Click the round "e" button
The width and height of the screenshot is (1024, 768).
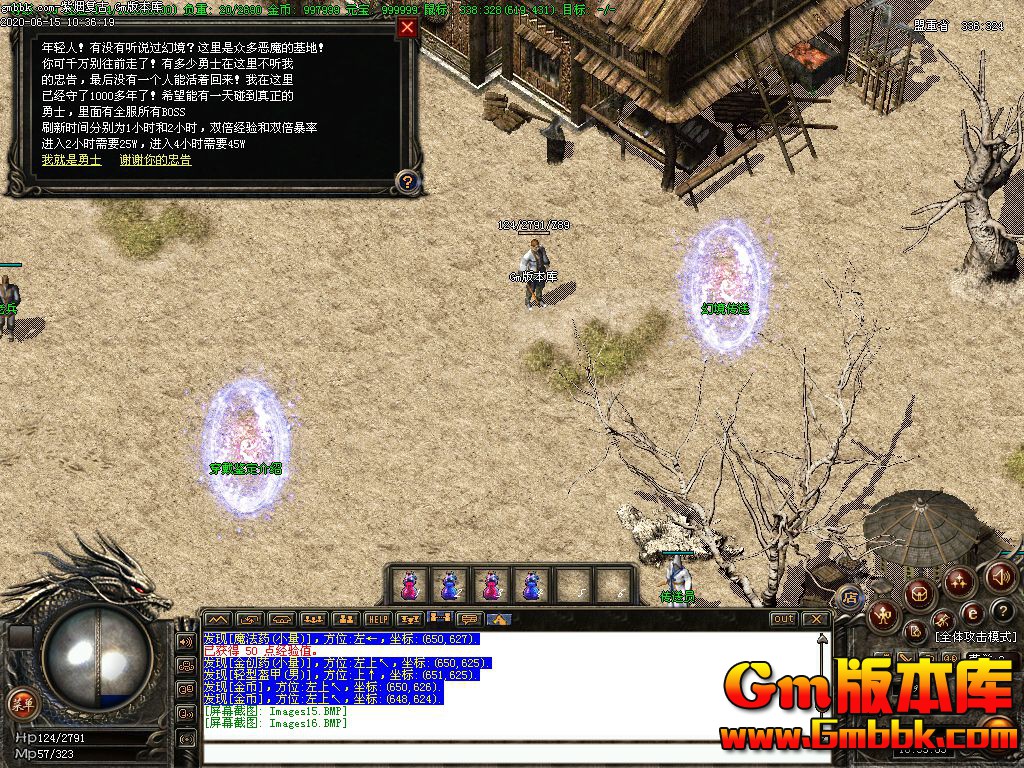pyautogui.click(x=971, y=613)
